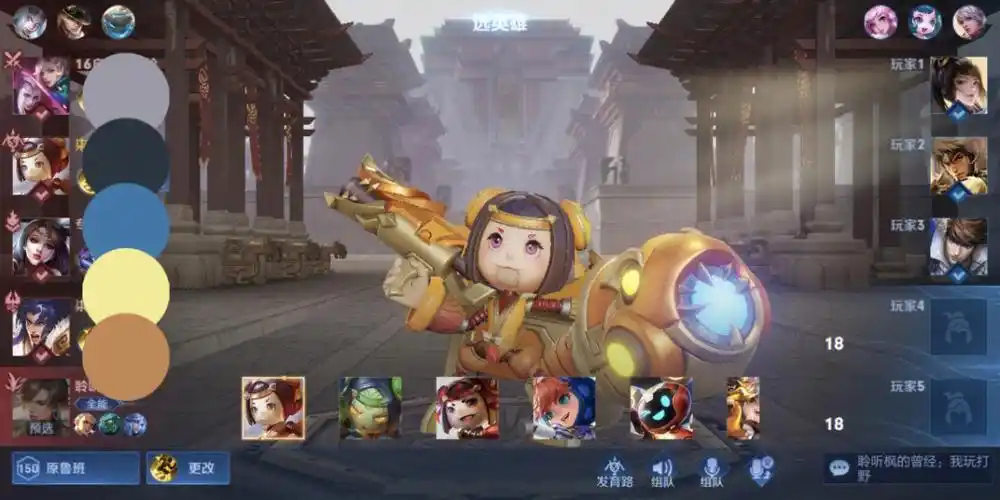Select the orange-haired blue-hat hero portrait
This screenshot has width=1000, height=500.
pos(564,408)
